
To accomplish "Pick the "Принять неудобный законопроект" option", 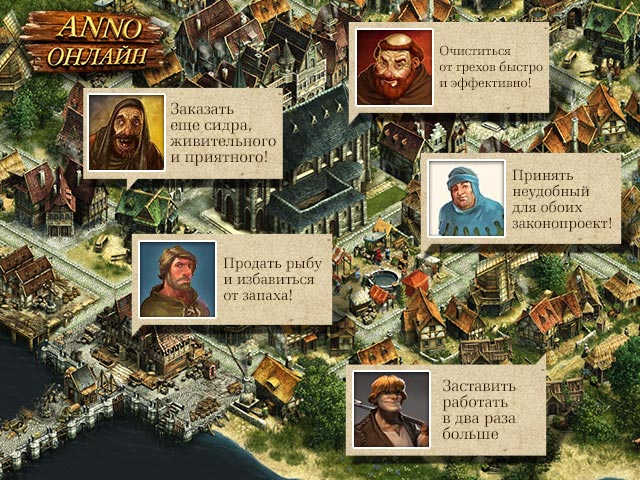I will click(x=523, y=198).
